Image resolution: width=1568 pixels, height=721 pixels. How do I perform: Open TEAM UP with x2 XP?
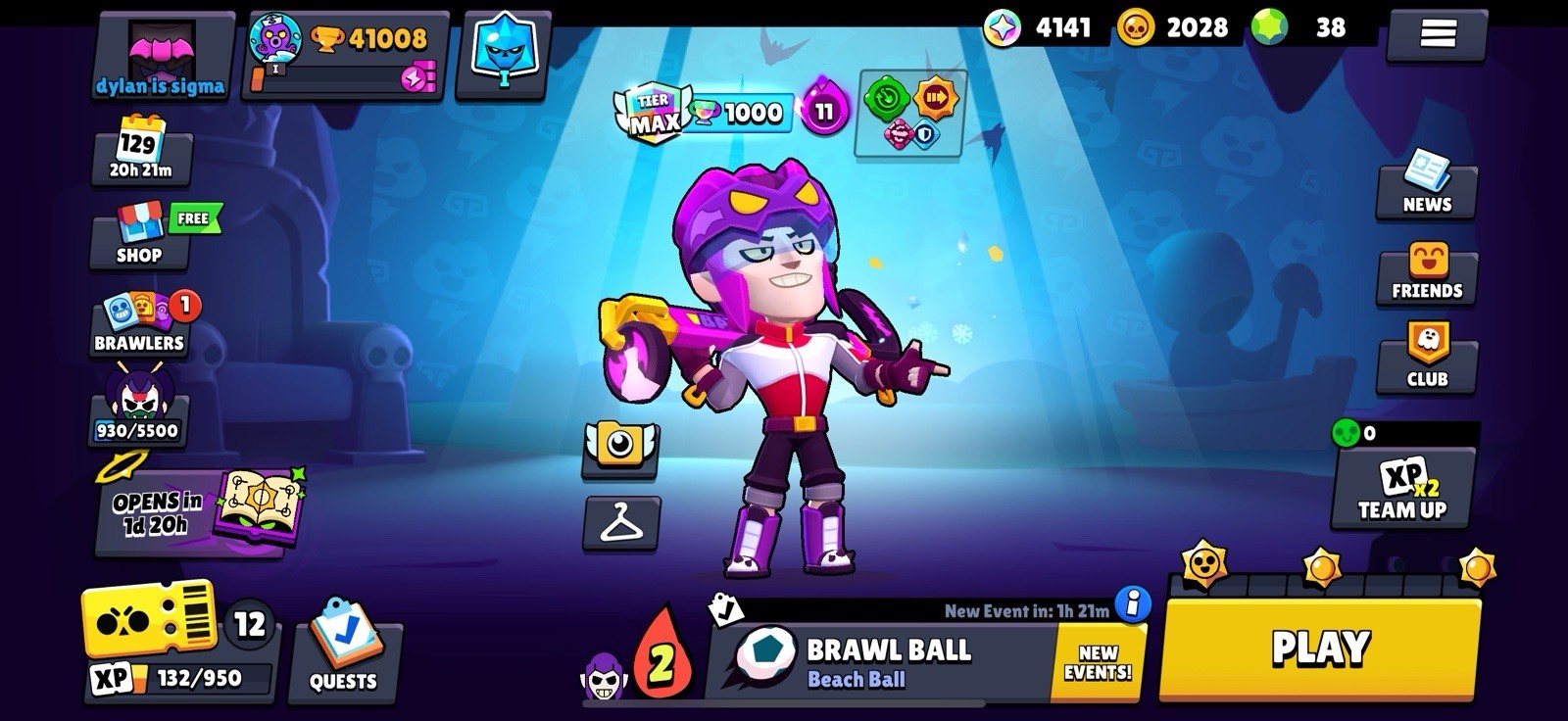point(1400,490)
